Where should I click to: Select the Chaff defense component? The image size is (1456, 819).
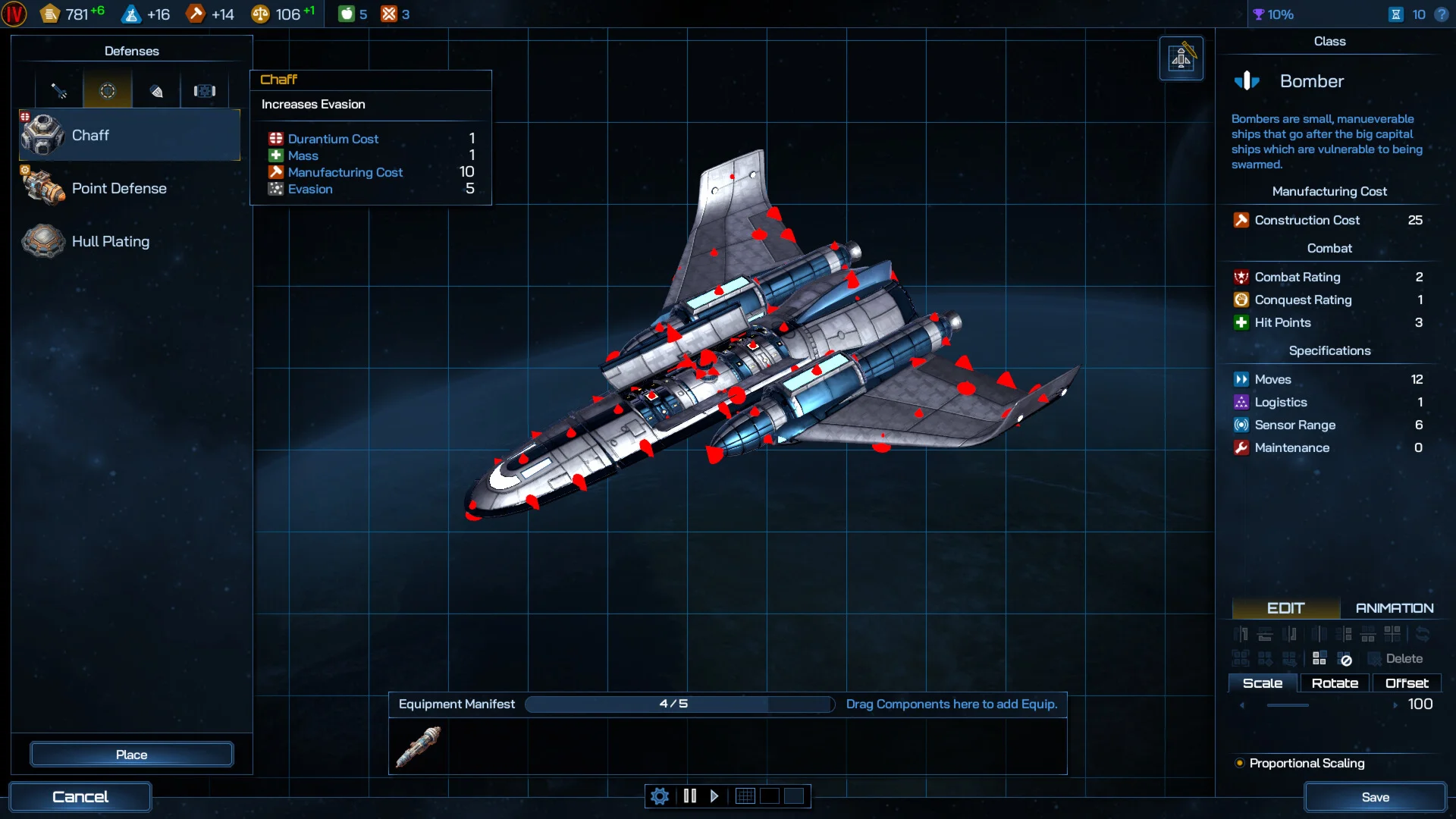[129, 135]
